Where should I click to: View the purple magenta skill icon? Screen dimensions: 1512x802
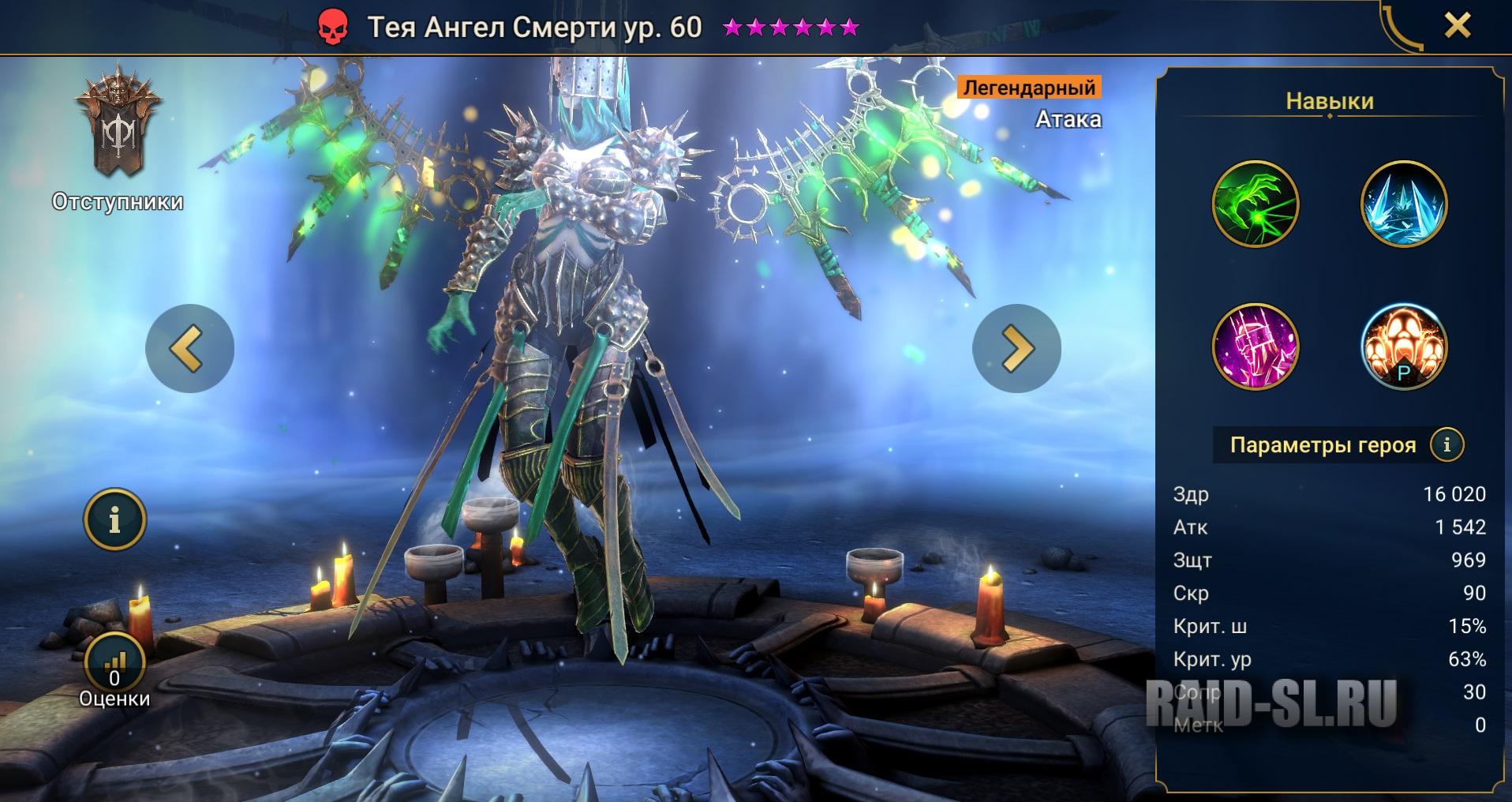(1255, 347)
